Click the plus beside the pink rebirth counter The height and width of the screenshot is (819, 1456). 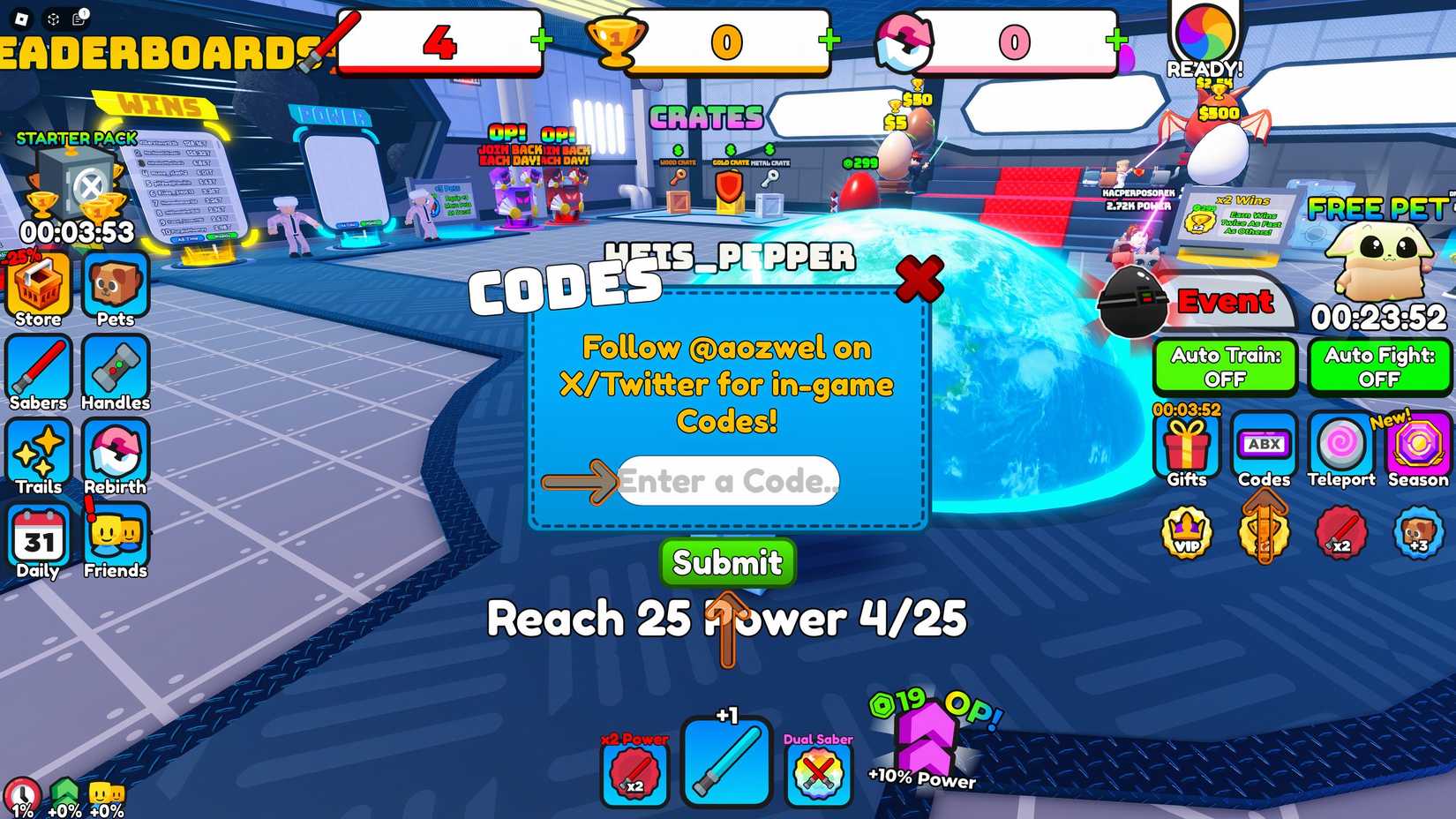tap(1117, 39)
